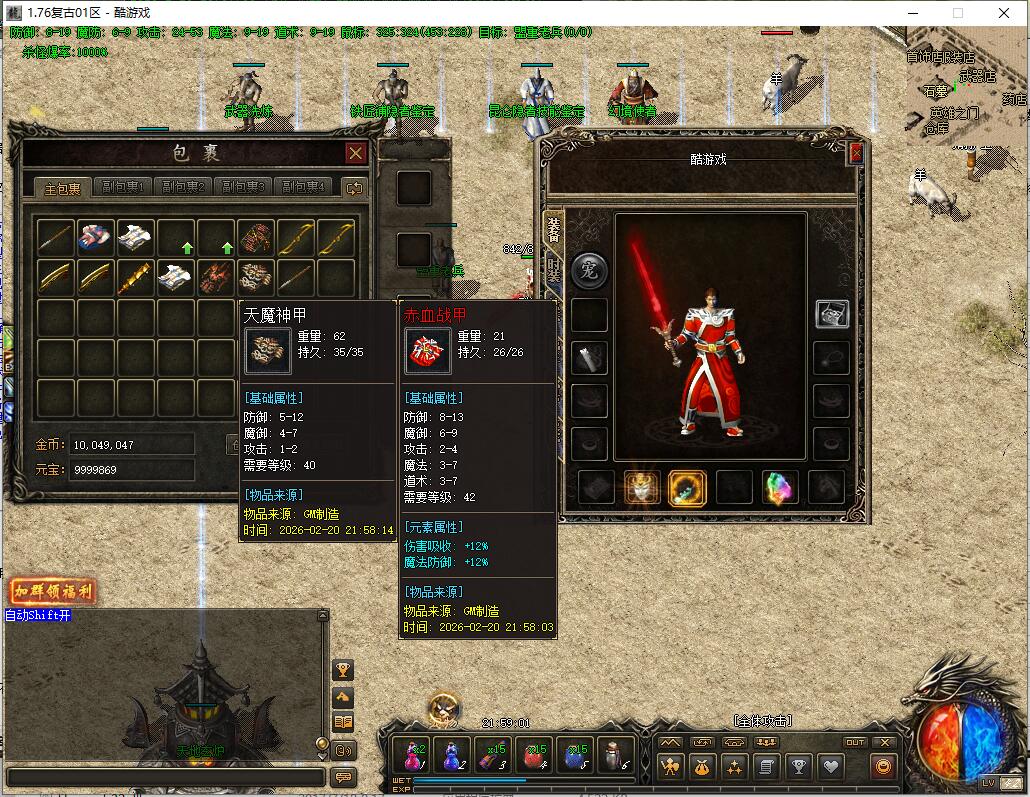Viewport: 1030px width, 797px height.
Task: Open the round 宠 pet button
Action: (x=589, y=270)
